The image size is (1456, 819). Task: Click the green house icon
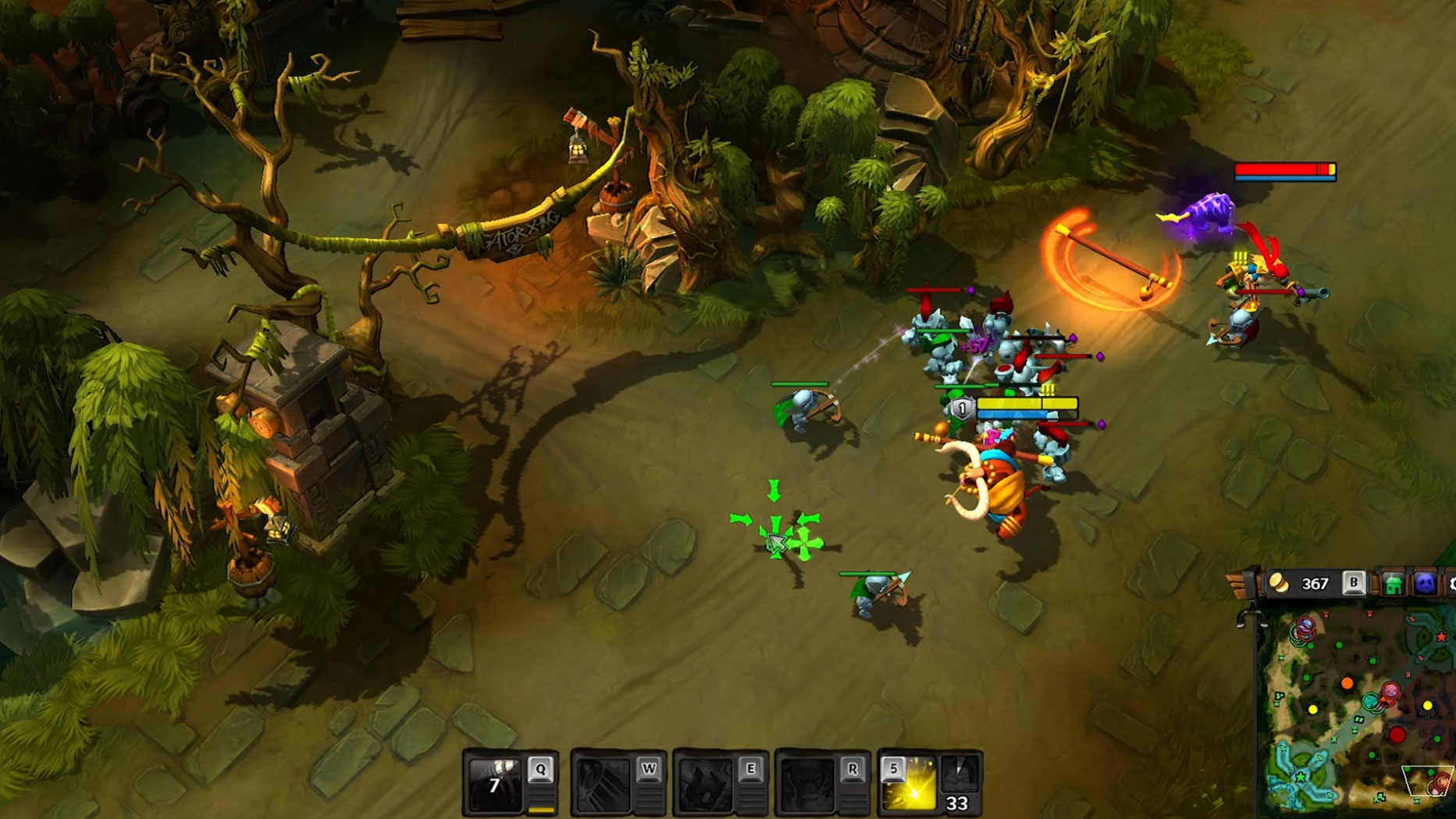[1394, 585]
